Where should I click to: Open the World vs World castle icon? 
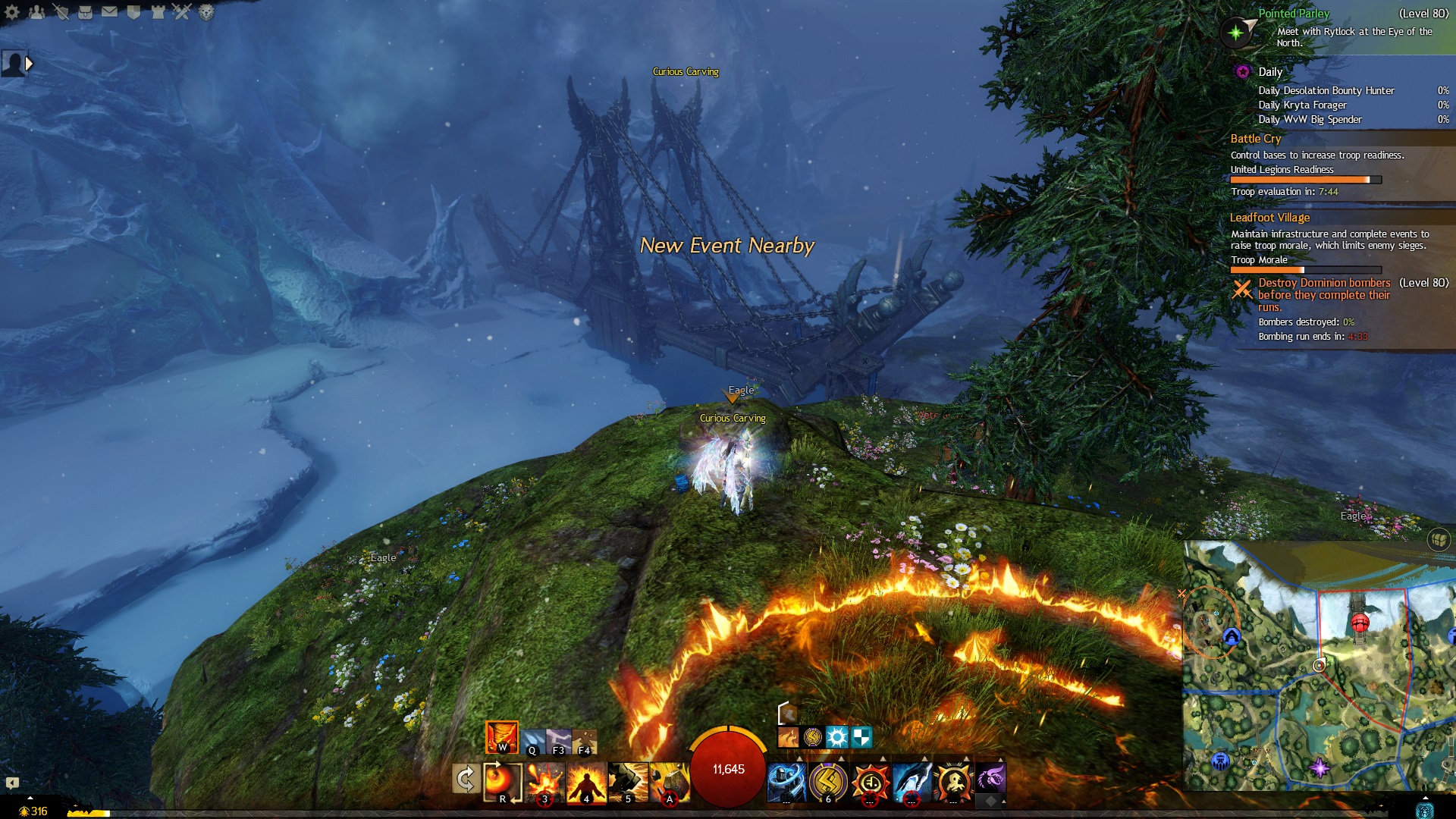(158, 11)
